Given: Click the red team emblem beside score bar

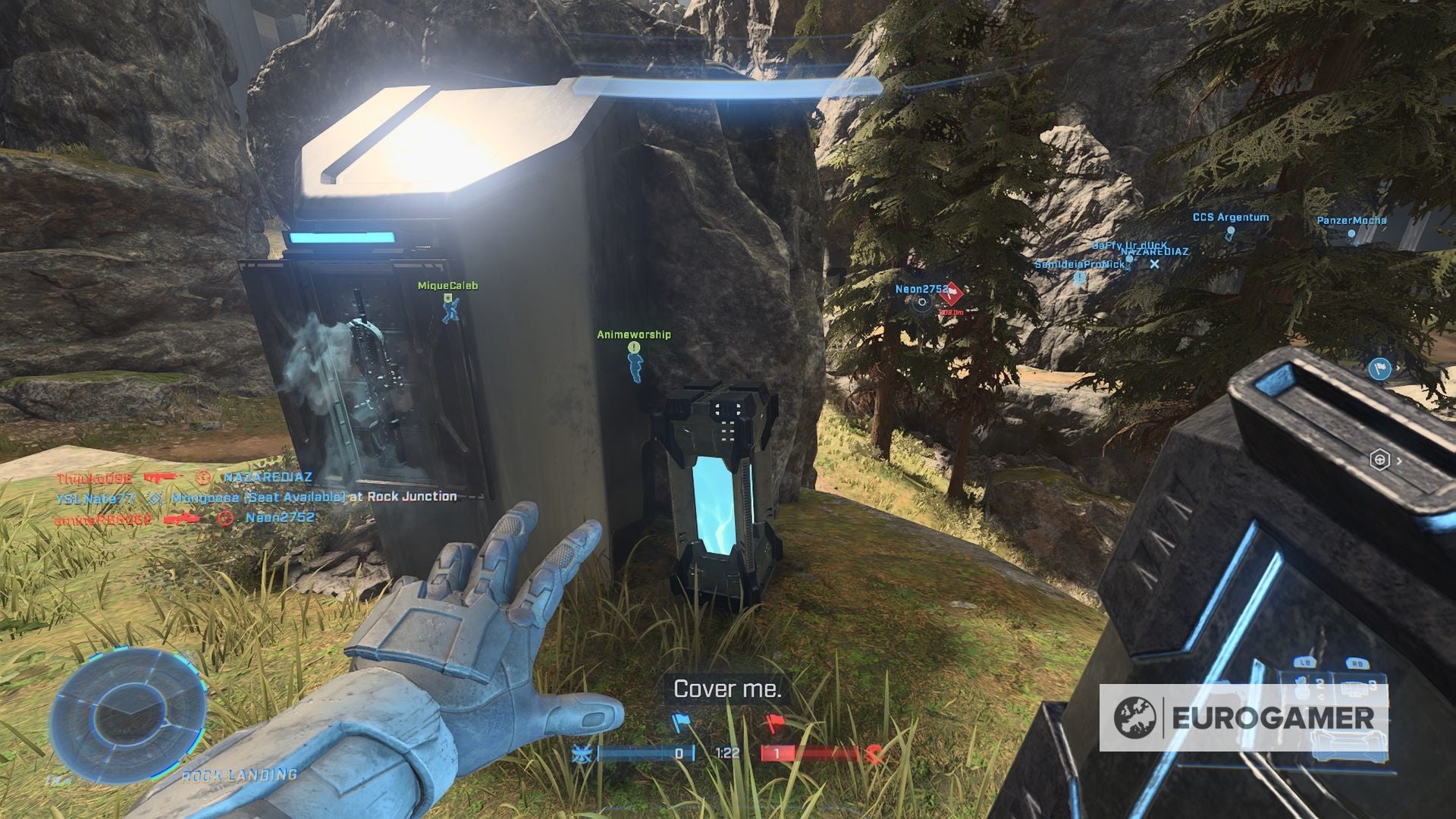Looking at the screenshot, I should (x=874, y=753).
